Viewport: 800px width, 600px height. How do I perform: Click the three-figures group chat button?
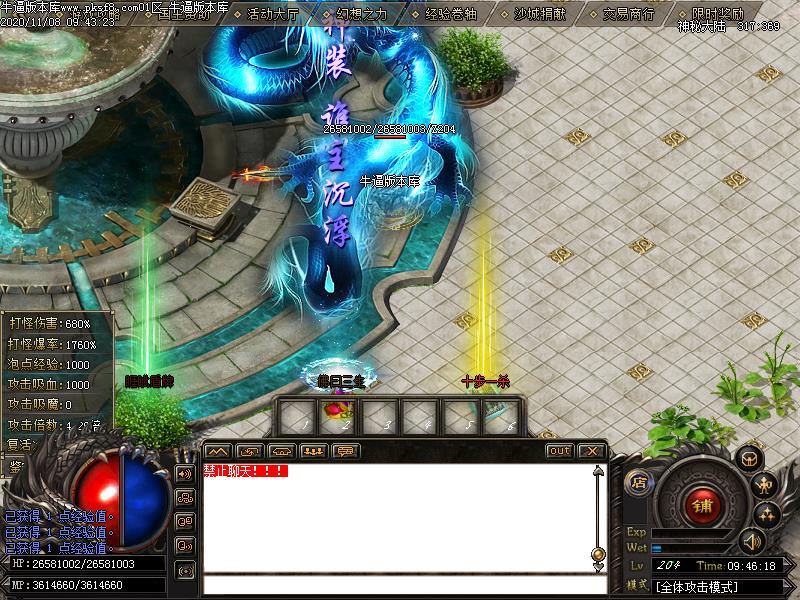coord(315,451)
